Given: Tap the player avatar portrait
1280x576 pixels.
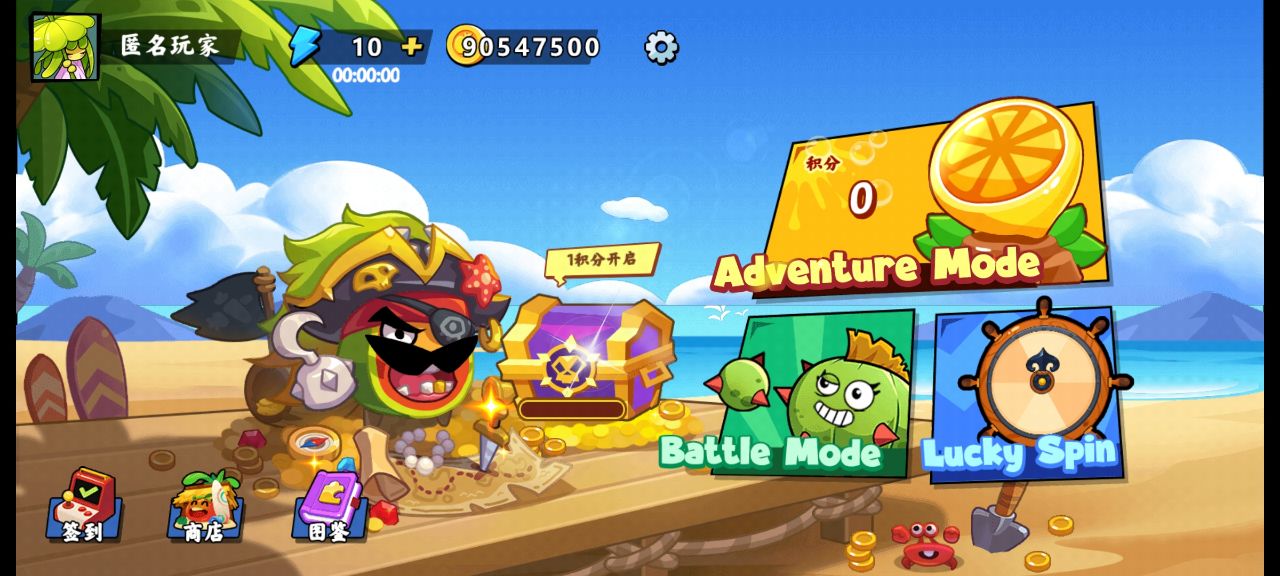Looking at the screenshot, I should (x=65, y=47).
